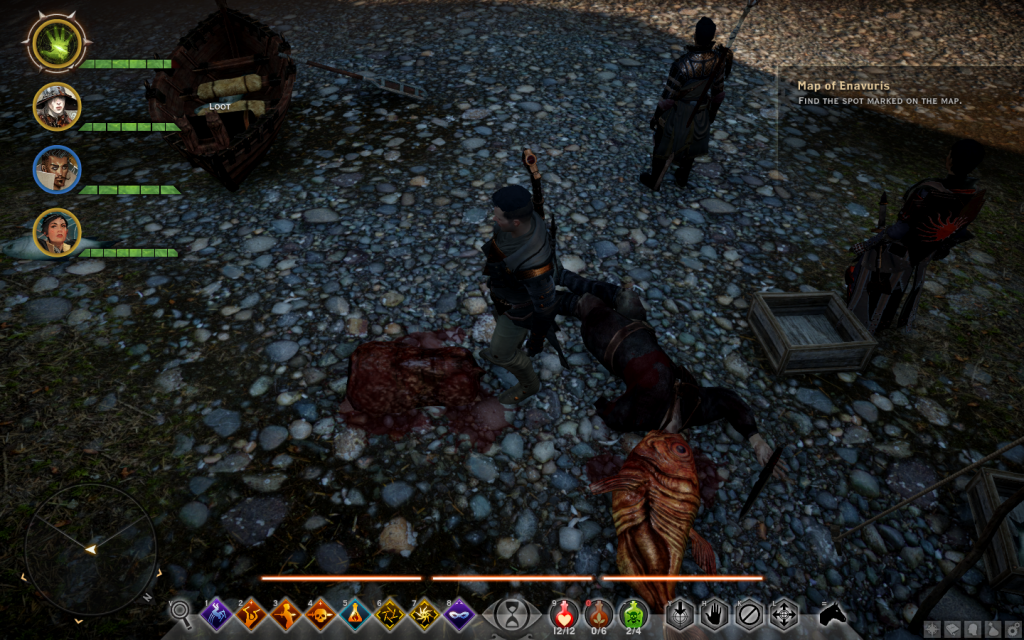The height and width of the screenshot is (640, 1024).
Task: Click the four-arrows party command icon
Action: (782, 612)
